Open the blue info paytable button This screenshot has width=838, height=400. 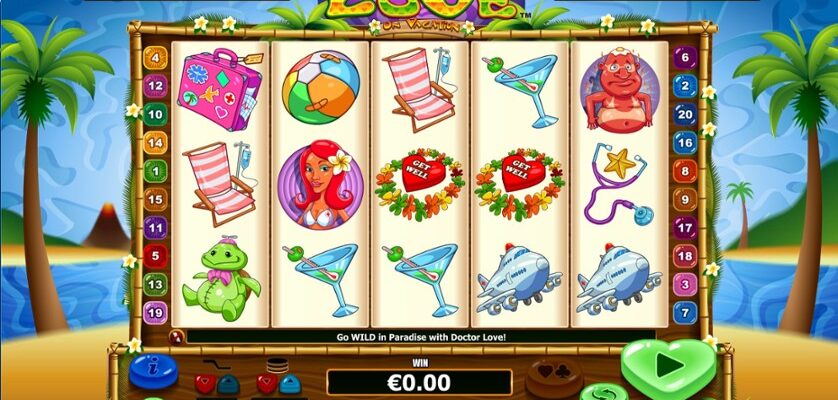pyautogui.click(x=151, y=369)
